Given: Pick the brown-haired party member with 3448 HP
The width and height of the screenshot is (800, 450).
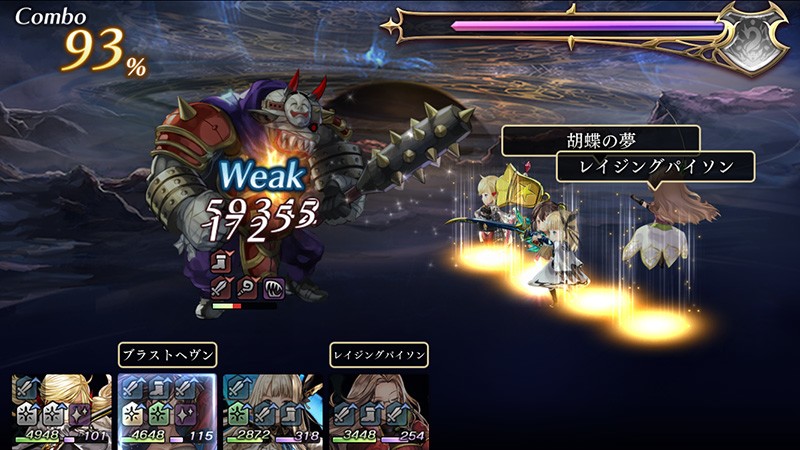Looking at the screenshot, I should [379, 410].
